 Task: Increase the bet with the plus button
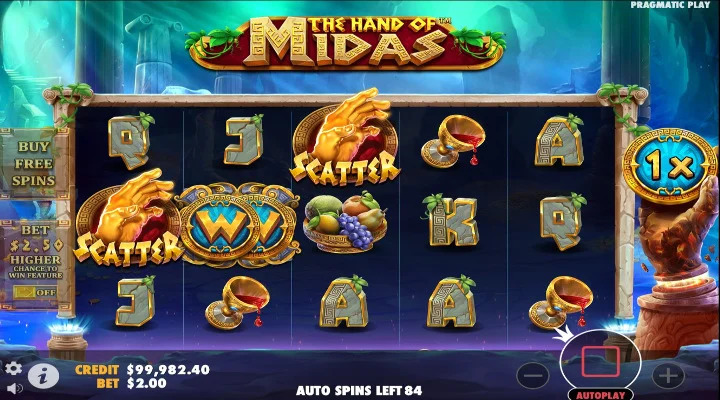coord(667,375)
